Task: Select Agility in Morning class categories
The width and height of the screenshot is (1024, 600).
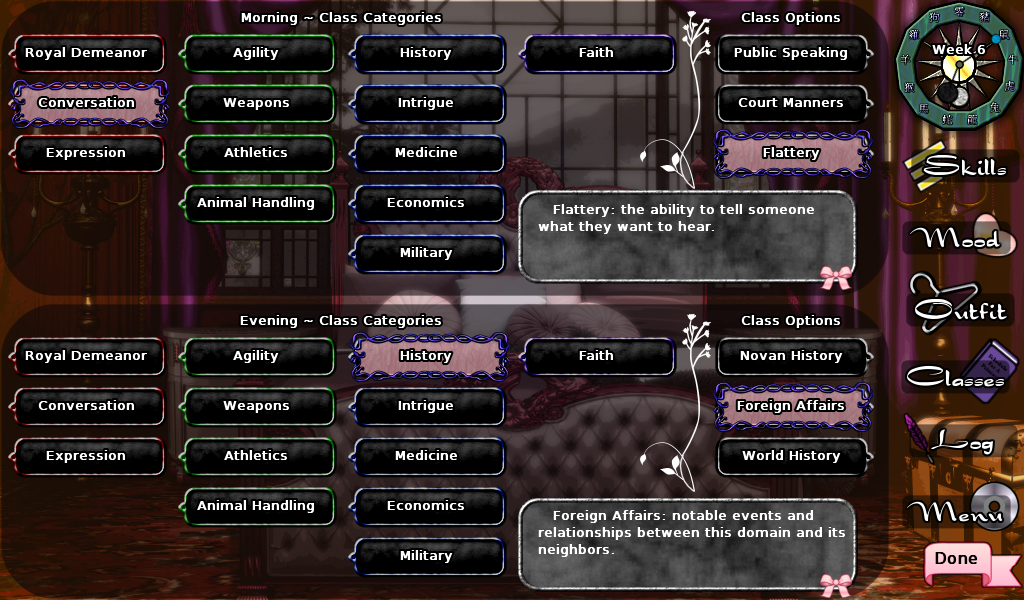Action: tap(256, 53)
